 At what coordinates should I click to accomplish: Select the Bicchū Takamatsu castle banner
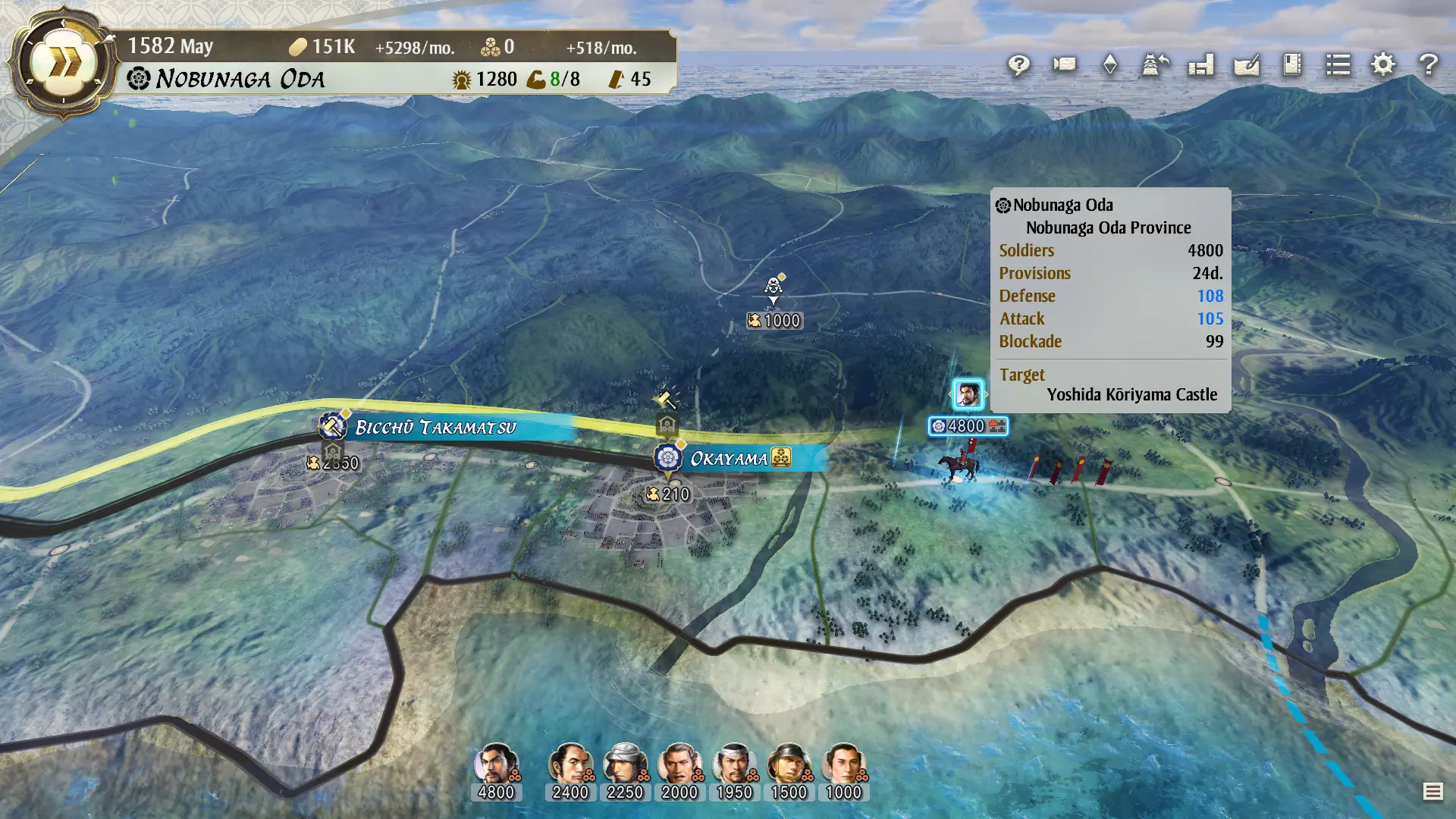tap(331, 427)
